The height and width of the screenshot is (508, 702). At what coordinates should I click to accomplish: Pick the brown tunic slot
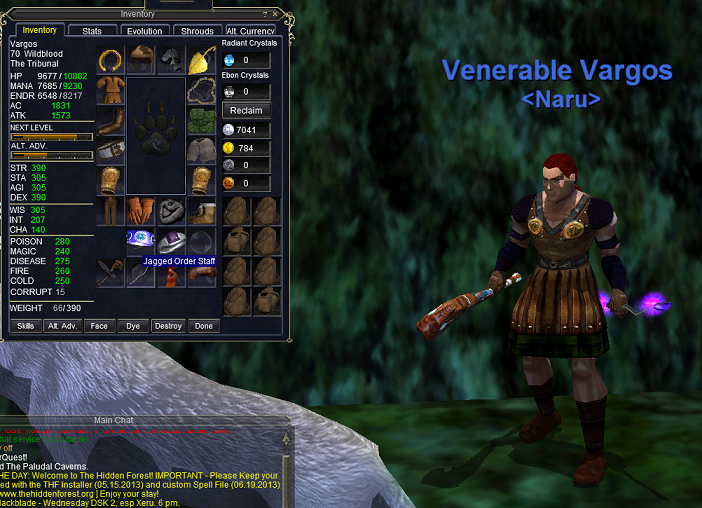point(111,91)
